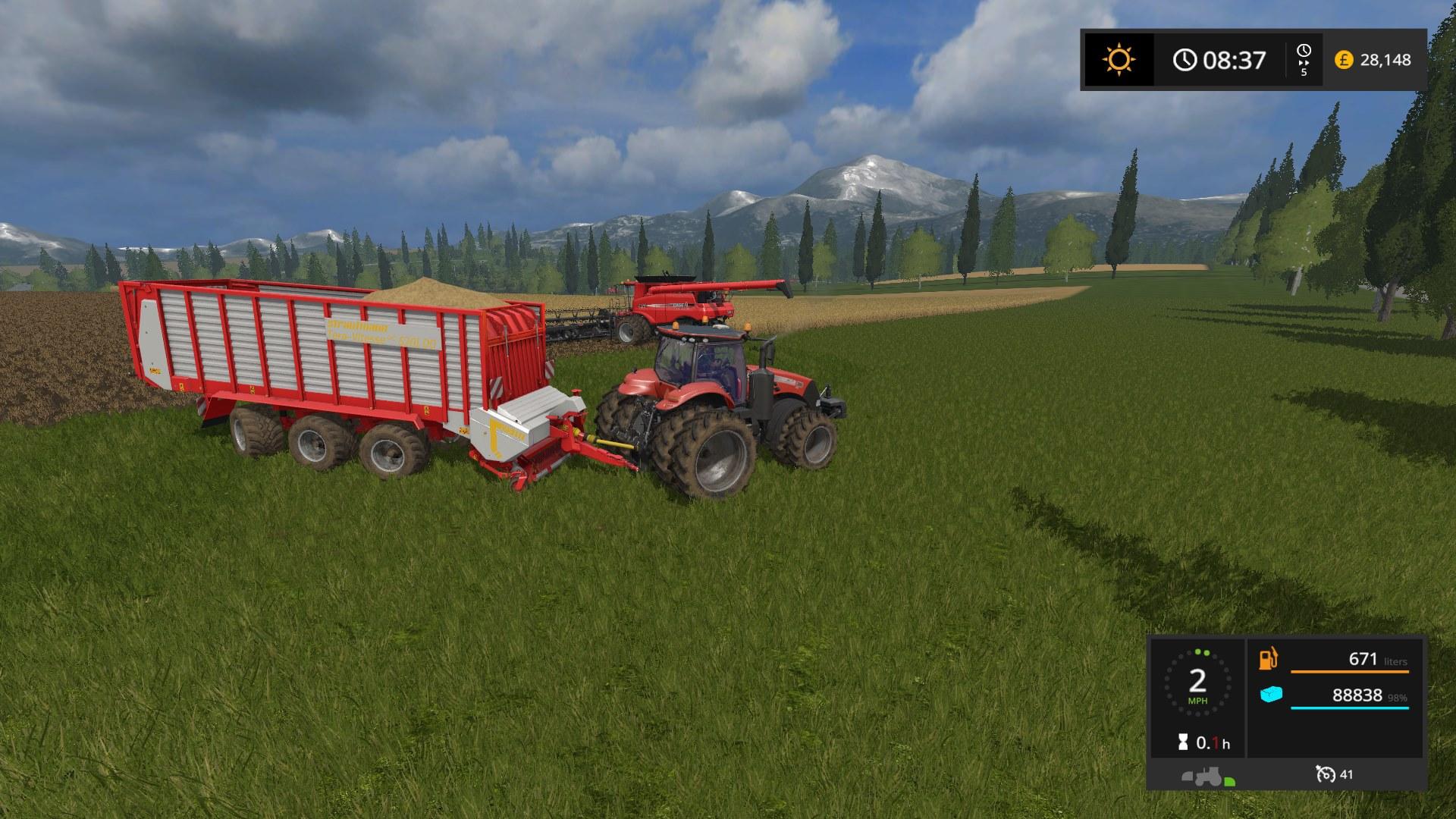Click the fuel pump icon
Viewport: 1456px width, 819px height.
click(1268, 658)
